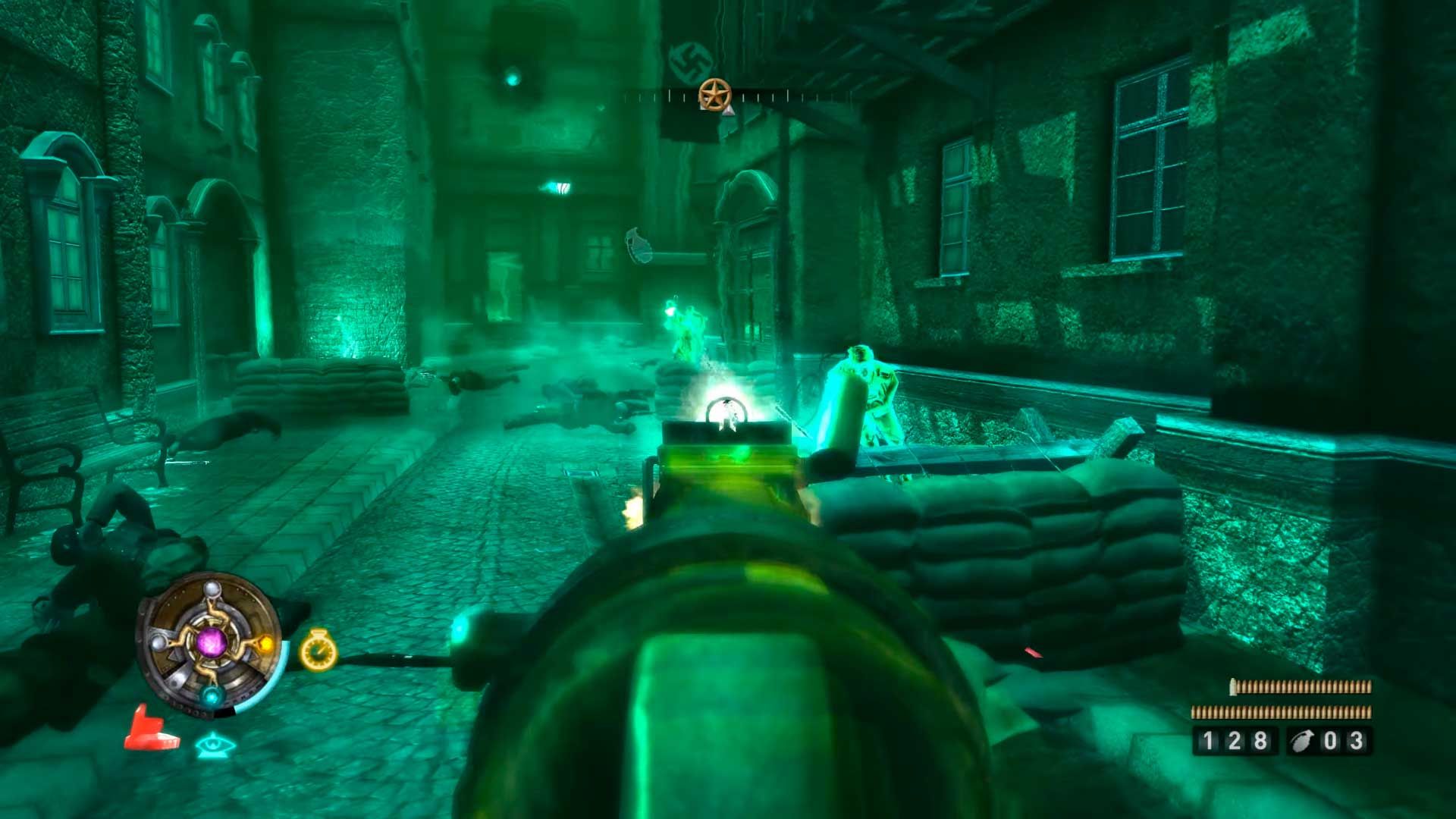
Task: Select the cyan Veil sight eye icon
Action: coord(215,745)
